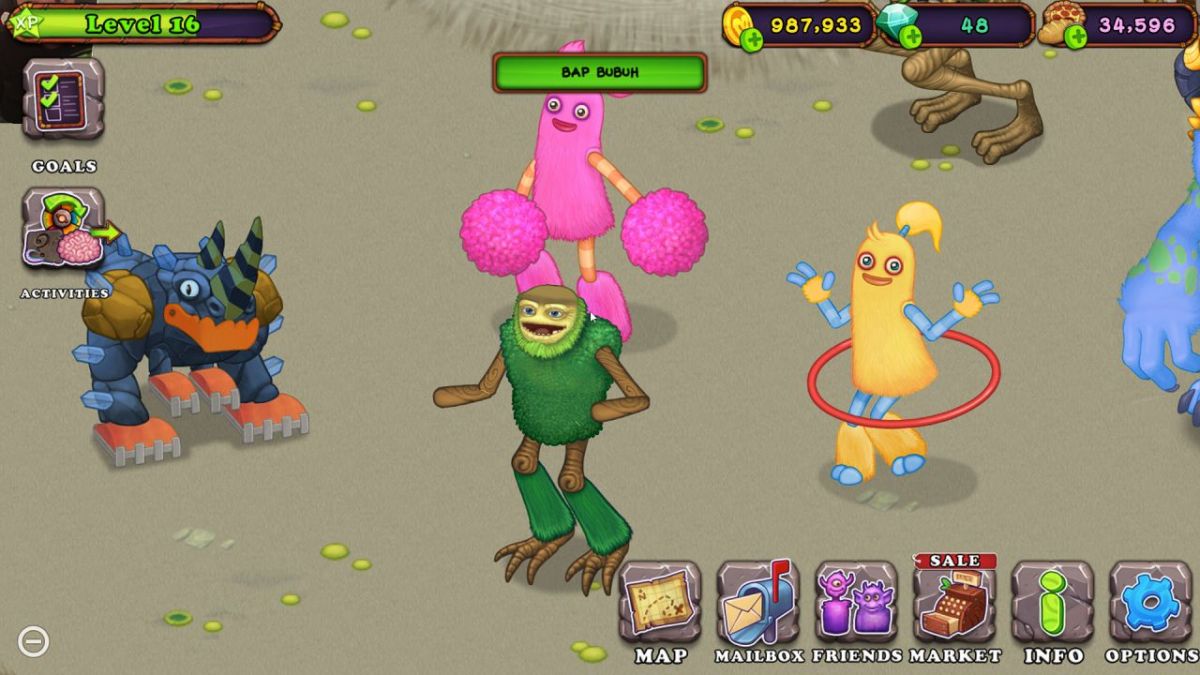Open the Goals checklist
Screen dimensions: 1200x675
[63, 98]
